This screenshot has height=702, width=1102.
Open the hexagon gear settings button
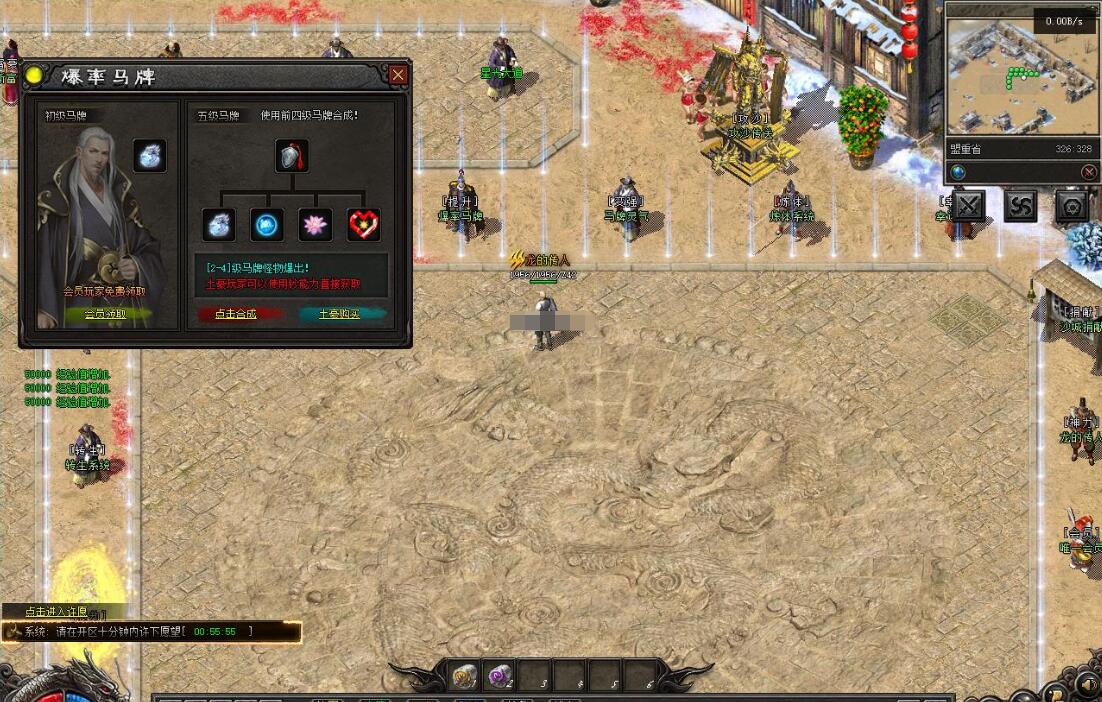1072,206
